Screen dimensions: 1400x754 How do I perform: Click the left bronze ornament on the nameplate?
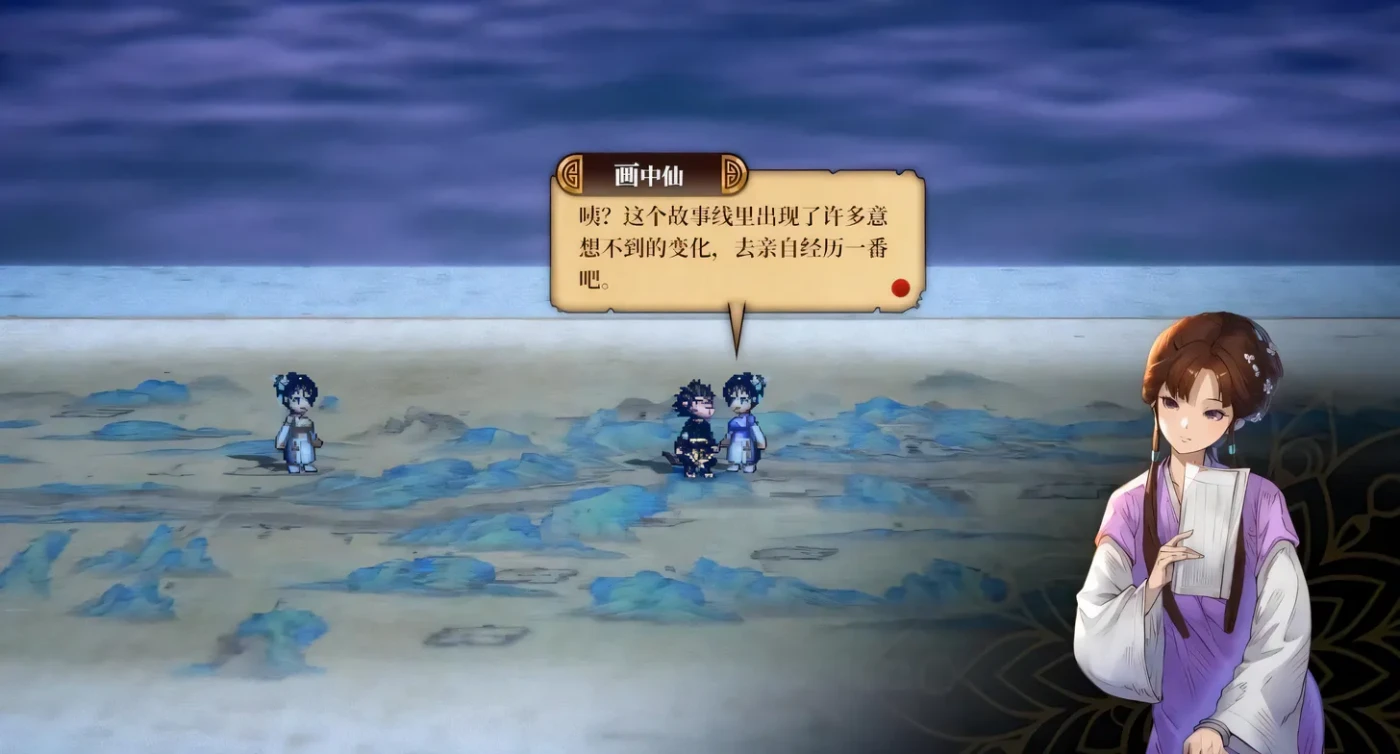(570, 174)
